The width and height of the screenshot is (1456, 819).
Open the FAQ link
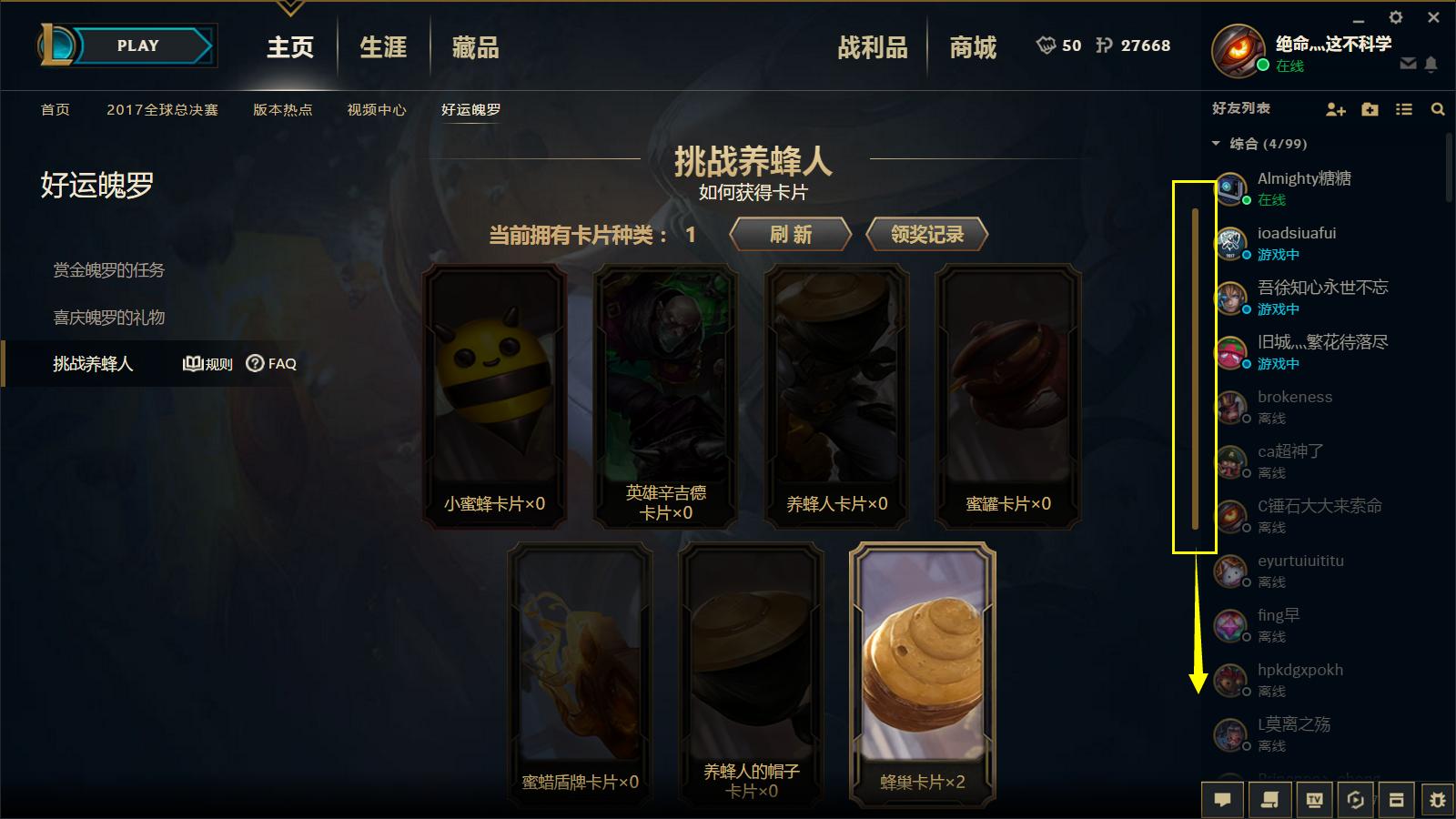pos(270,363)
